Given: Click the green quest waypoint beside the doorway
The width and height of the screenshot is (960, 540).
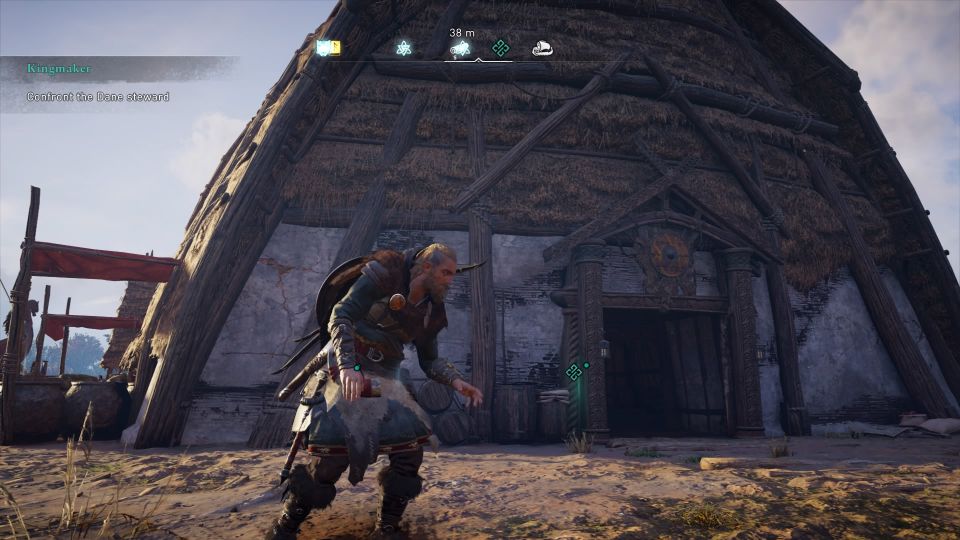Looking at the screenshot, I should [x=574, y=372].
